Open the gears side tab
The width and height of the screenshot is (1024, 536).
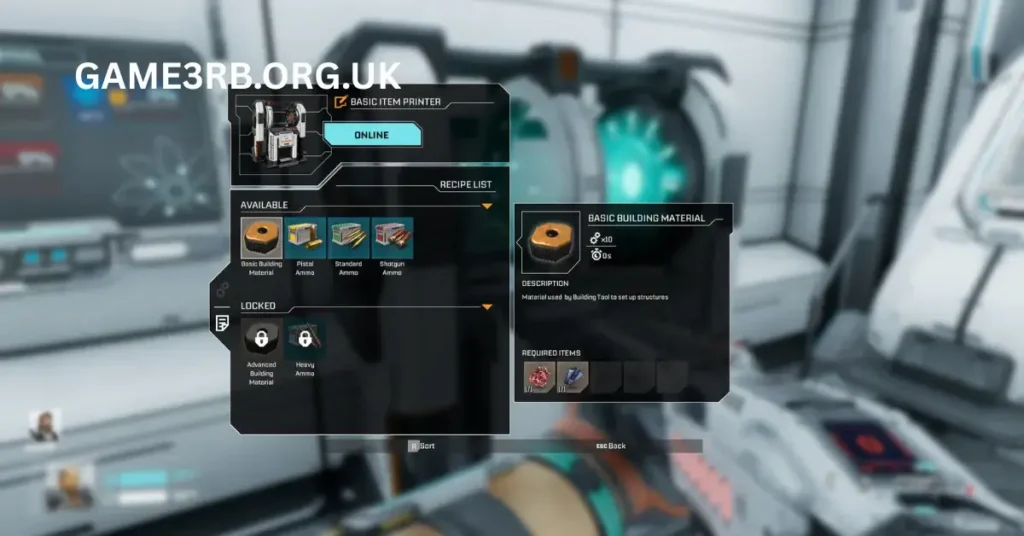pos(222,289)
